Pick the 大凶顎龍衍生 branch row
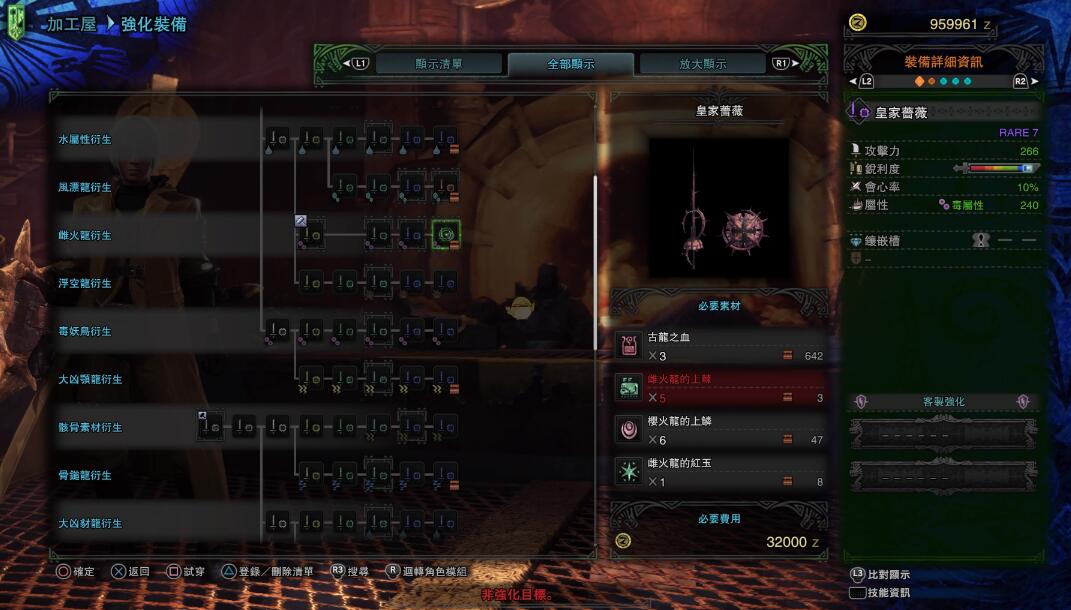This screenshot has height=610, width=1071. tap(90, 379)
